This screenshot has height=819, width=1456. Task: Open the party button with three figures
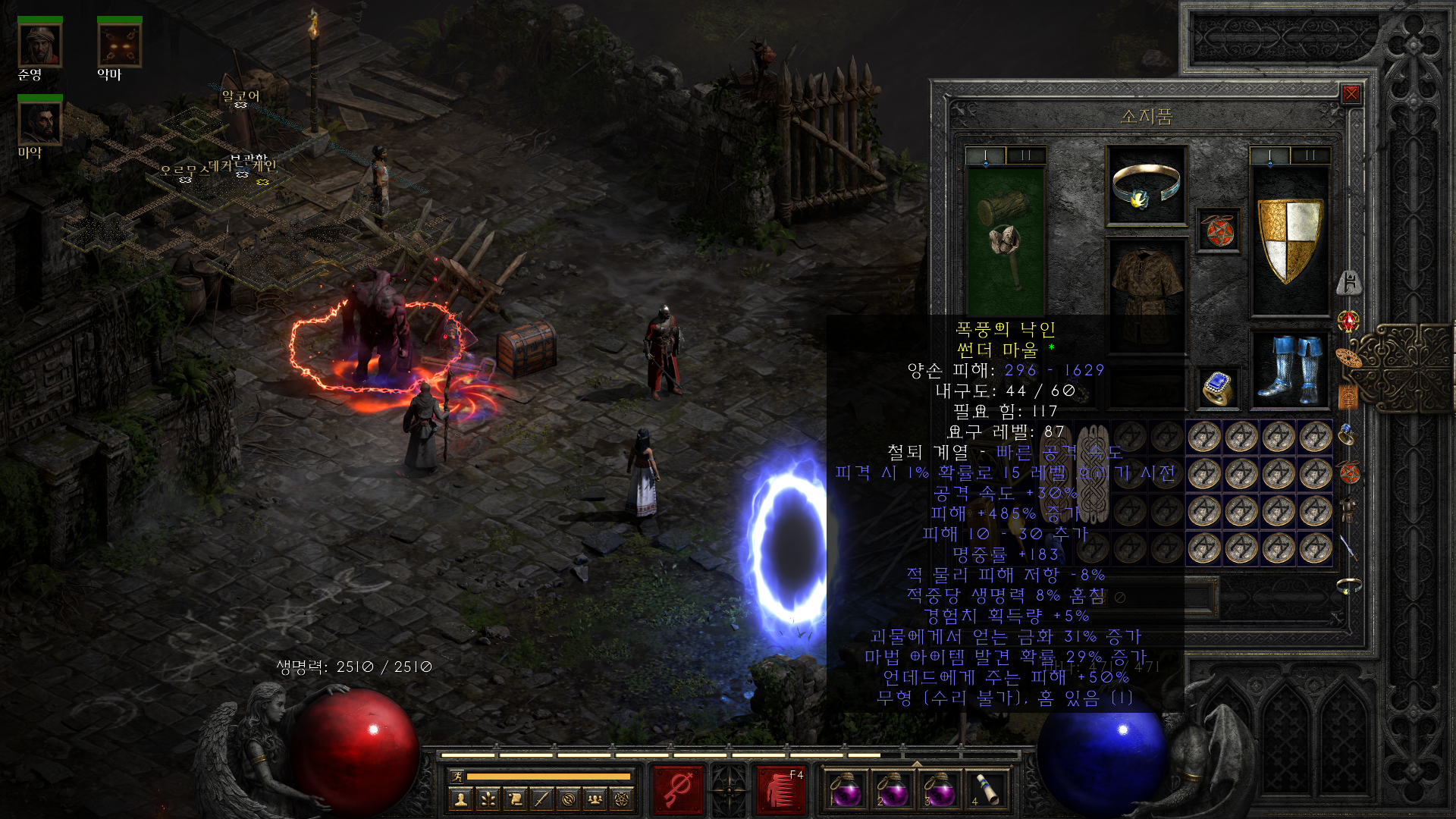[595, 799]
